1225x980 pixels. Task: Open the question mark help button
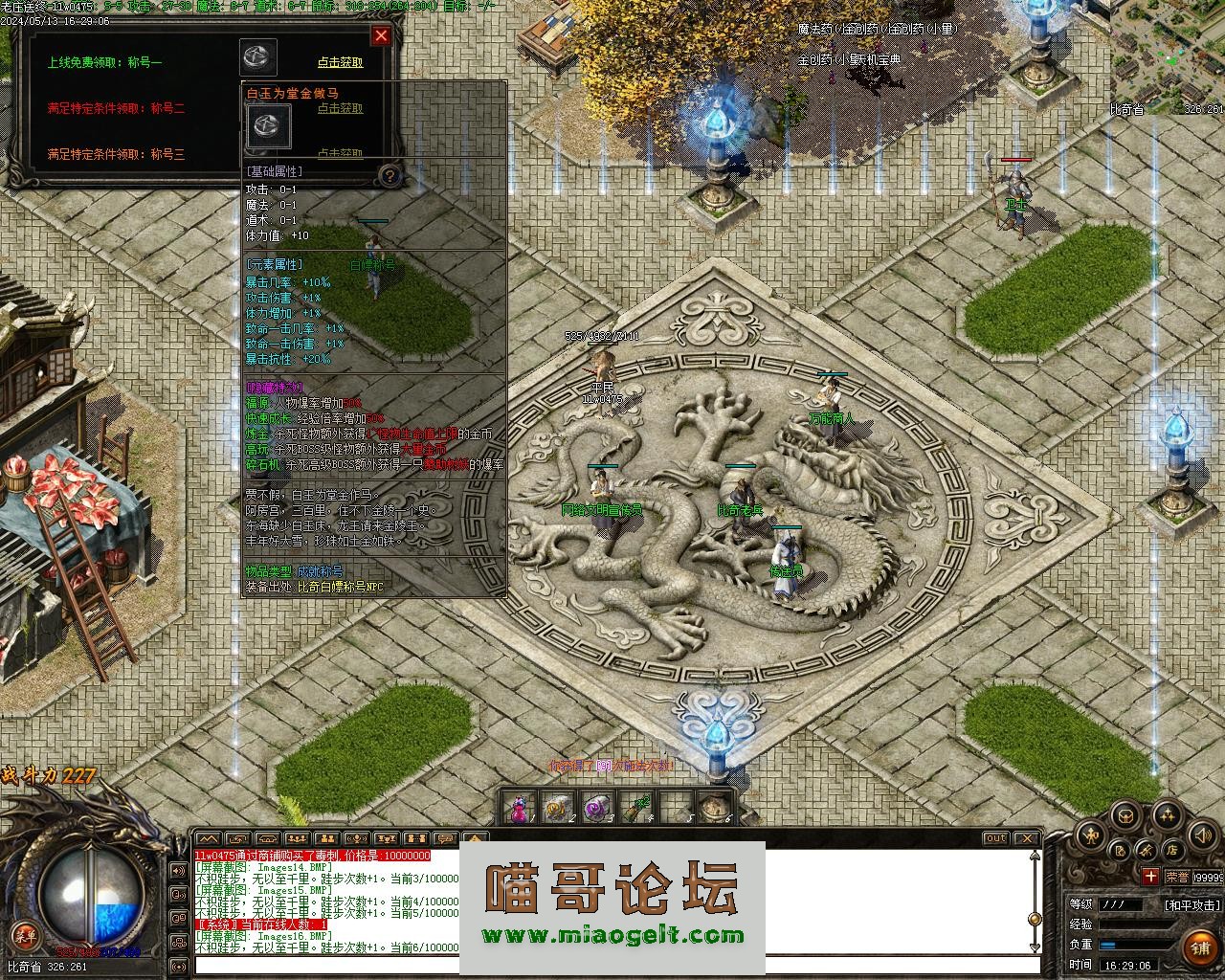390,175
